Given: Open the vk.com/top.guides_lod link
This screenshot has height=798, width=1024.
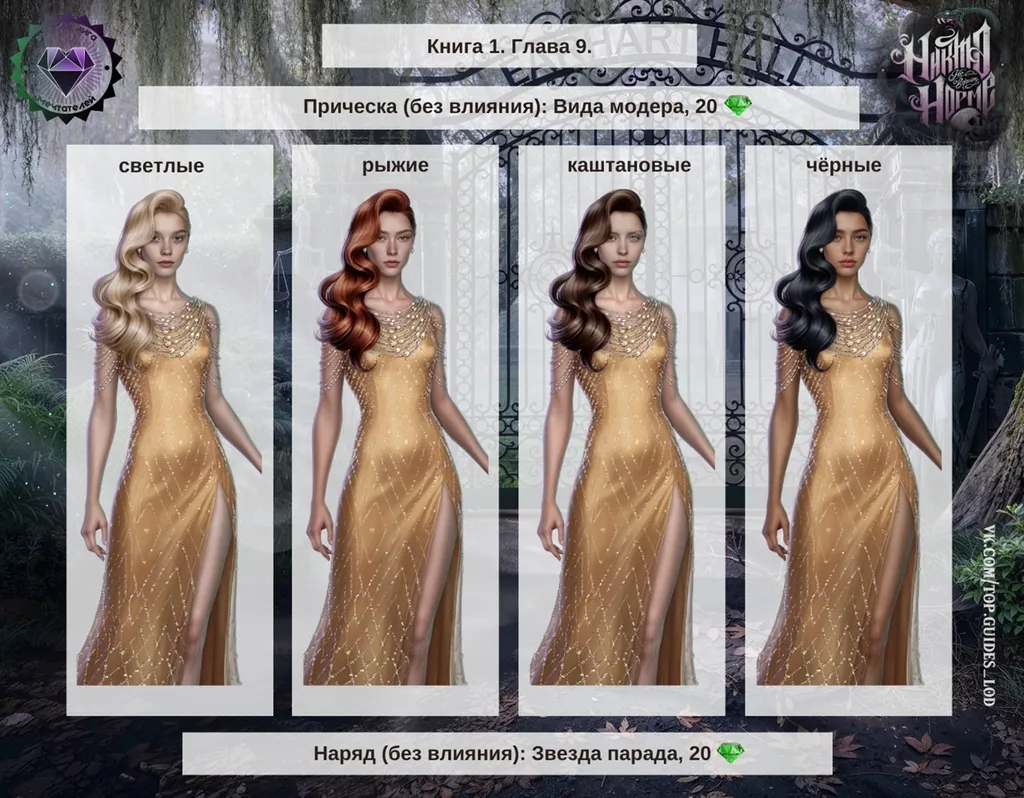Looking at the screenshot, I should coord(990,615).
